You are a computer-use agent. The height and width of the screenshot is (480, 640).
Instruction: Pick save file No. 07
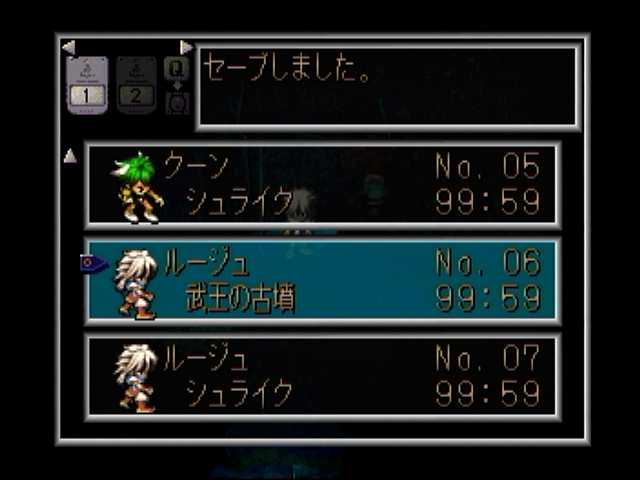pos(322,376)
